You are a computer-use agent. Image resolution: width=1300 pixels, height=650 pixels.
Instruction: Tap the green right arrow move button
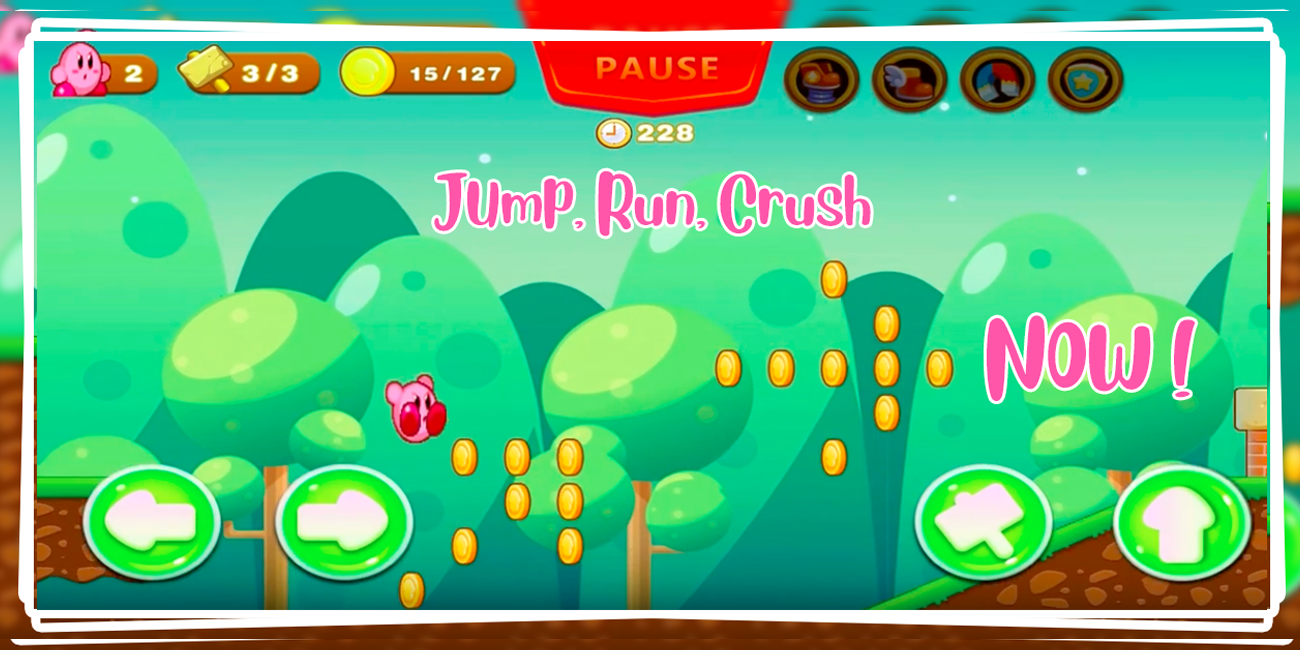click(x=344, y=522)
